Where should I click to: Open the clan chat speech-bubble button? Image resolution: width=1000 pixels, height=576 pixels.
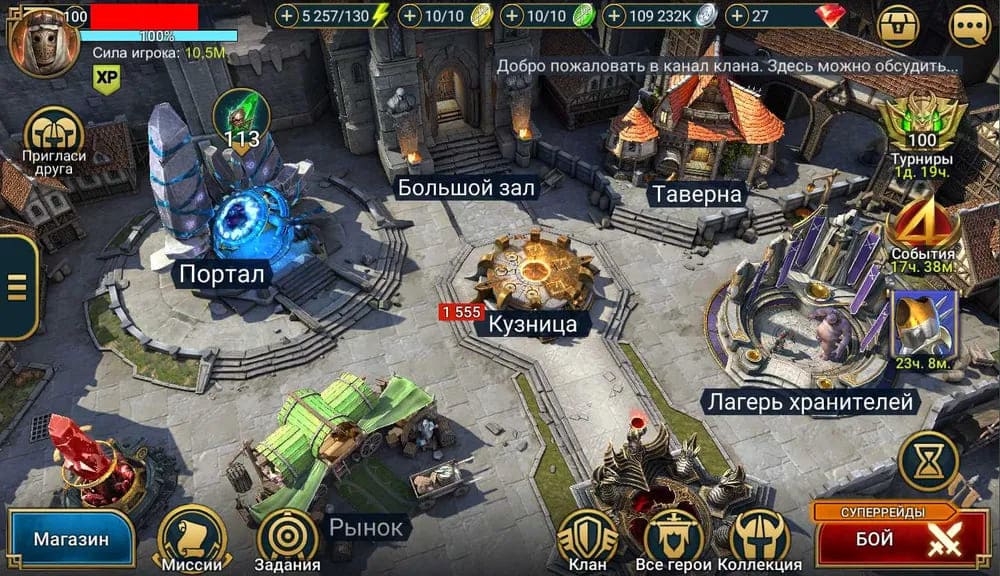pos(969,27)
